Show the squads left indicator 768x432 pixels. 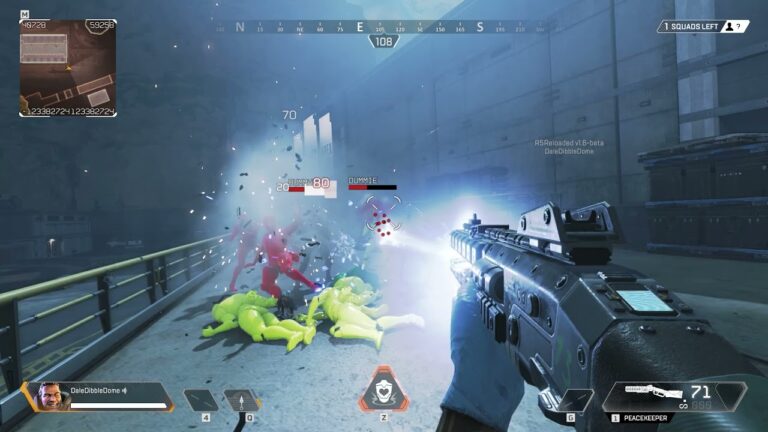tap(702, 27)
